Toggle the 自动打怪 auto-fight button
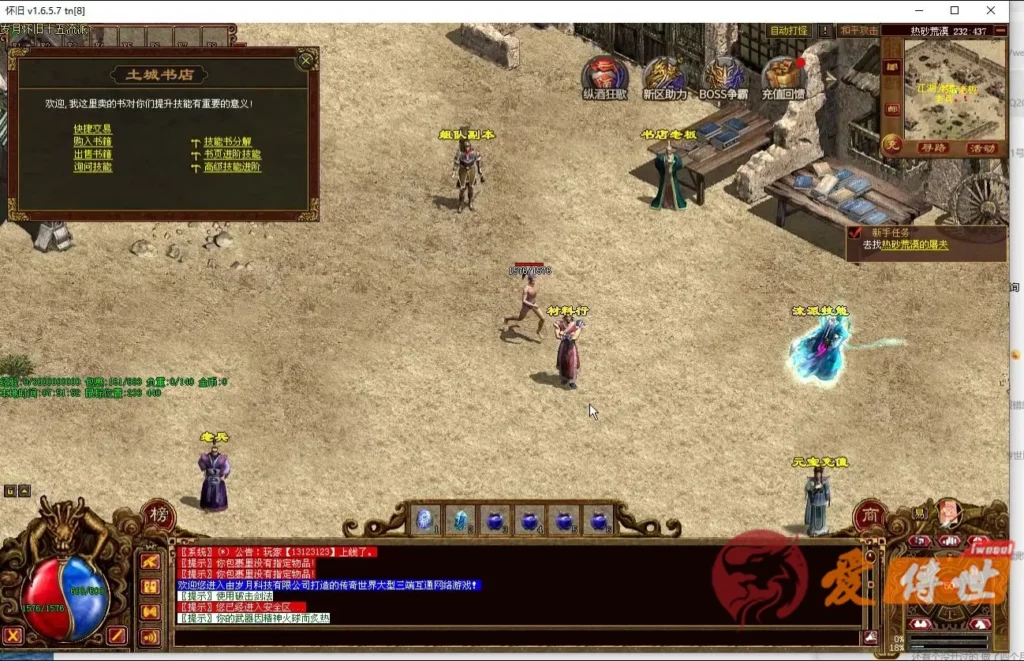This screenshot has height=661, width=1024. coord(789,31)
